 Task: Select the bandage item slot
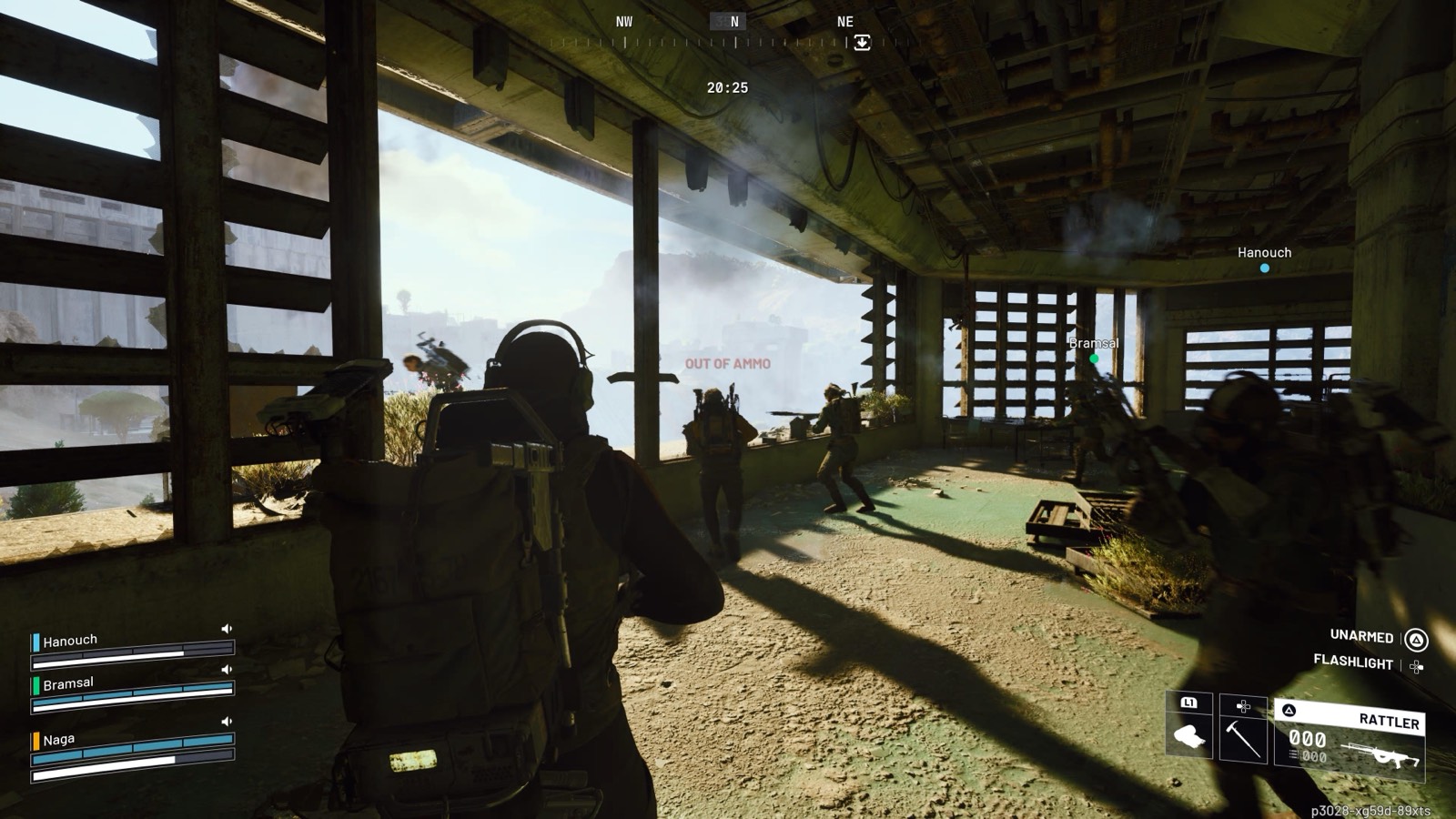pos(1189,735)
